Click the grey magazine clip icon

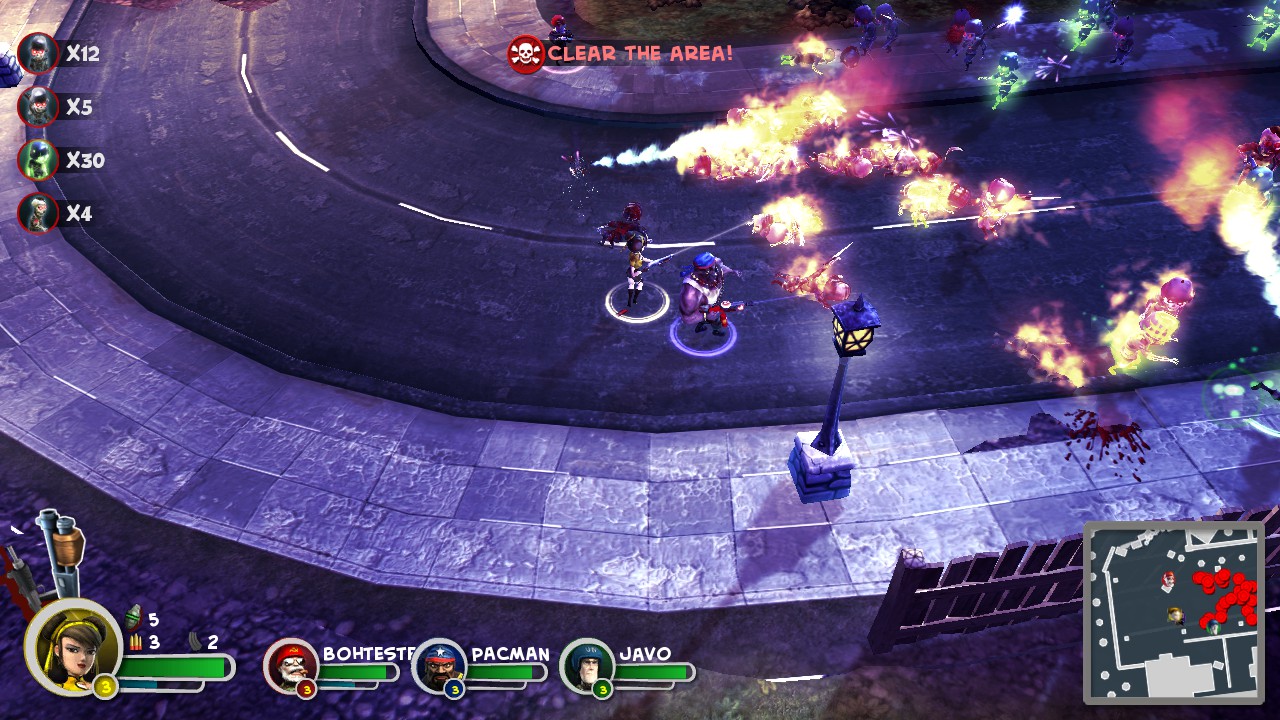click(196, 642)
